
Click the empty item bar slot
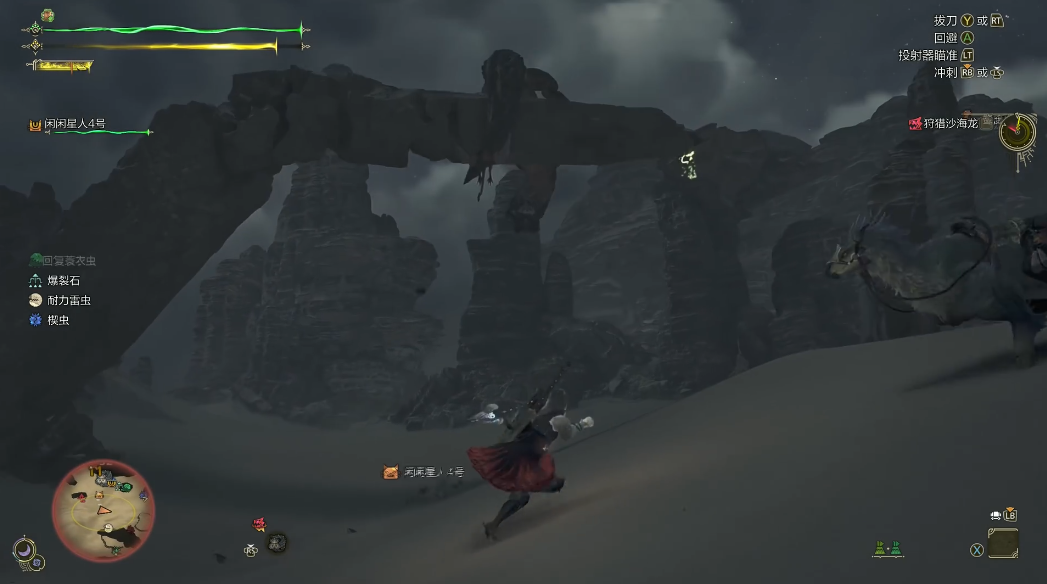tap(1003, 544)
